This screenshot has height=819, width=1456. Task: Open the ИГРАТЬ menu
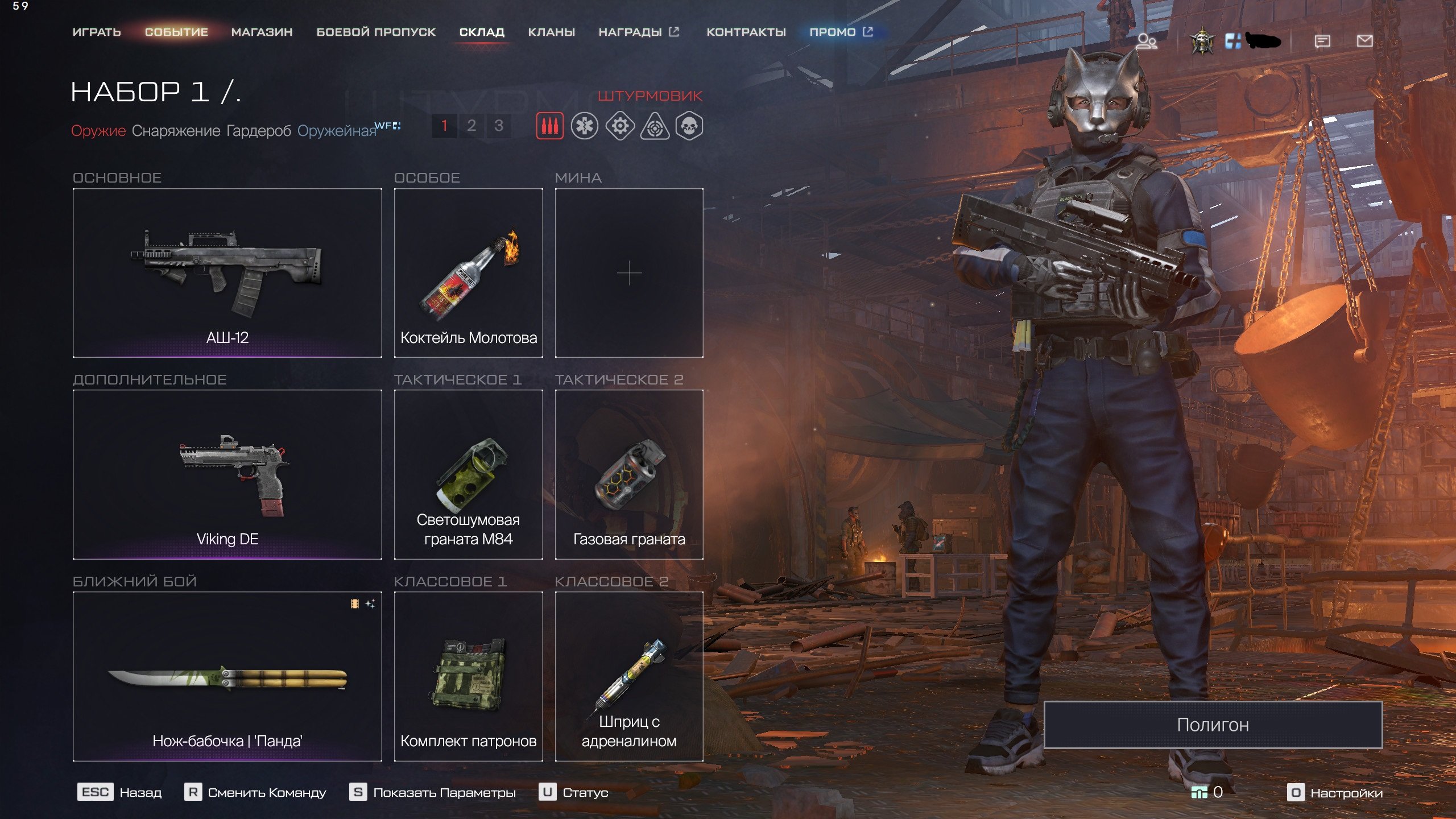point(97,32)
